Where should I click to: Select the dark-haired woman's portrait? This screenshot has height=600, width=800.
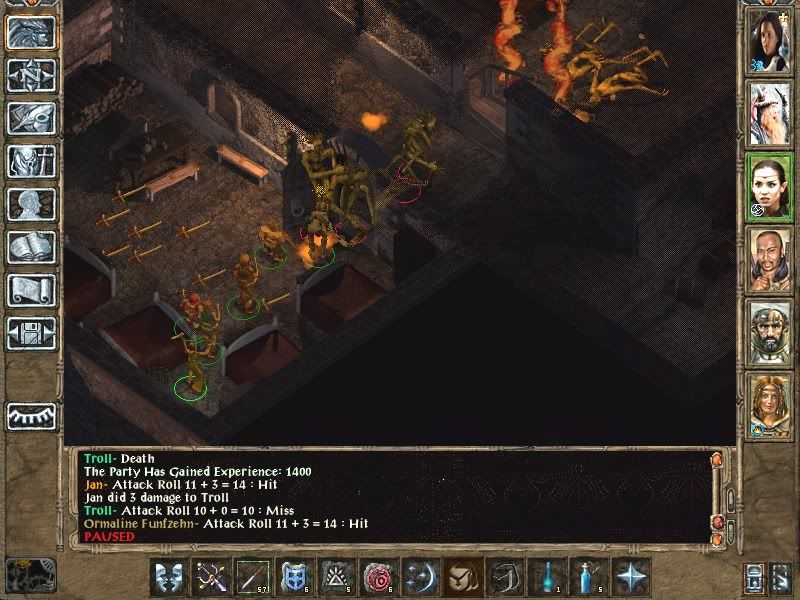pos(770,41)
